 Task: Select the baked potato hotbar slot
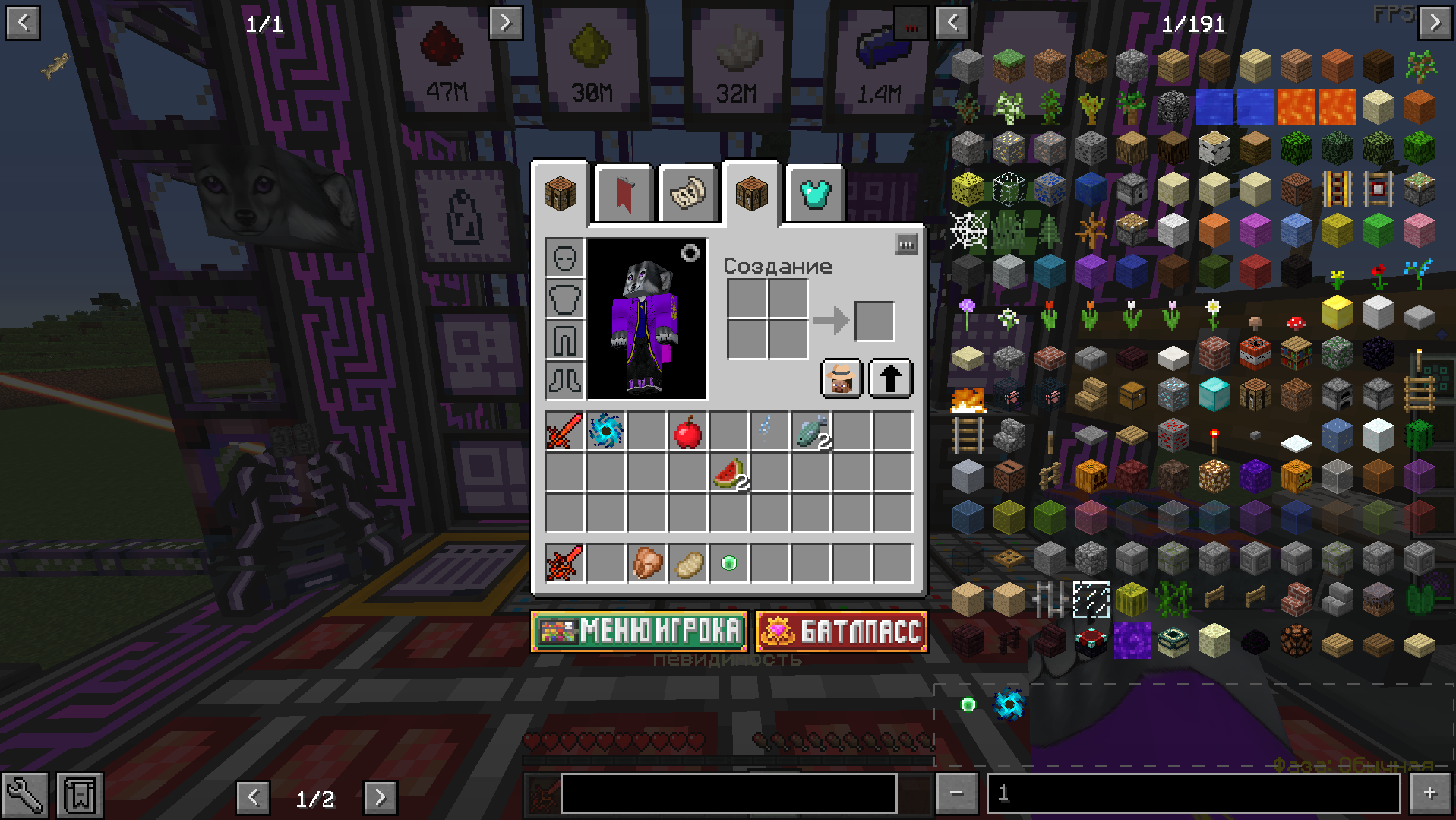(688, 563)
